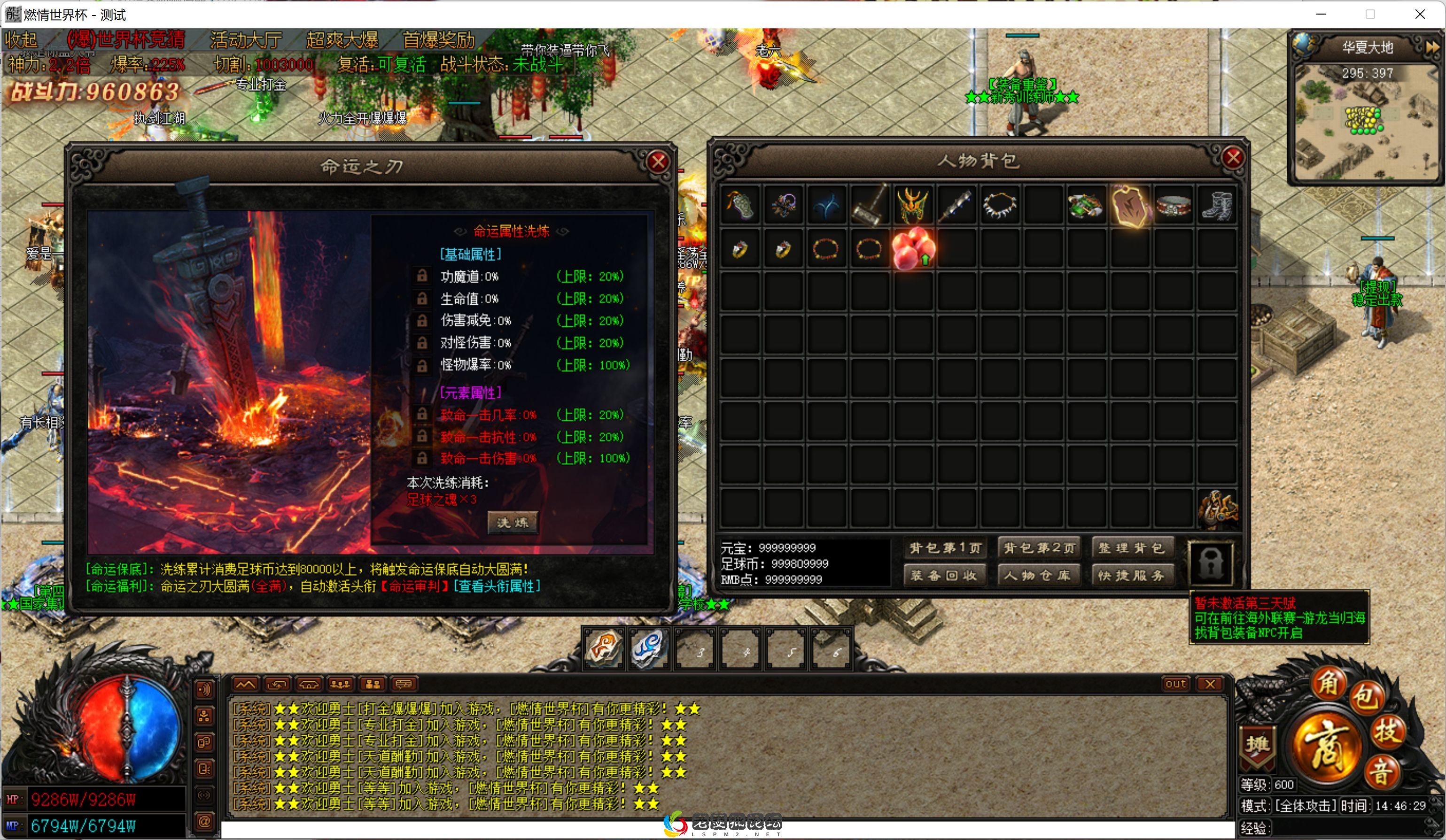Open the (爆)世界杯竞猜 menu

[x=125, y=40]
